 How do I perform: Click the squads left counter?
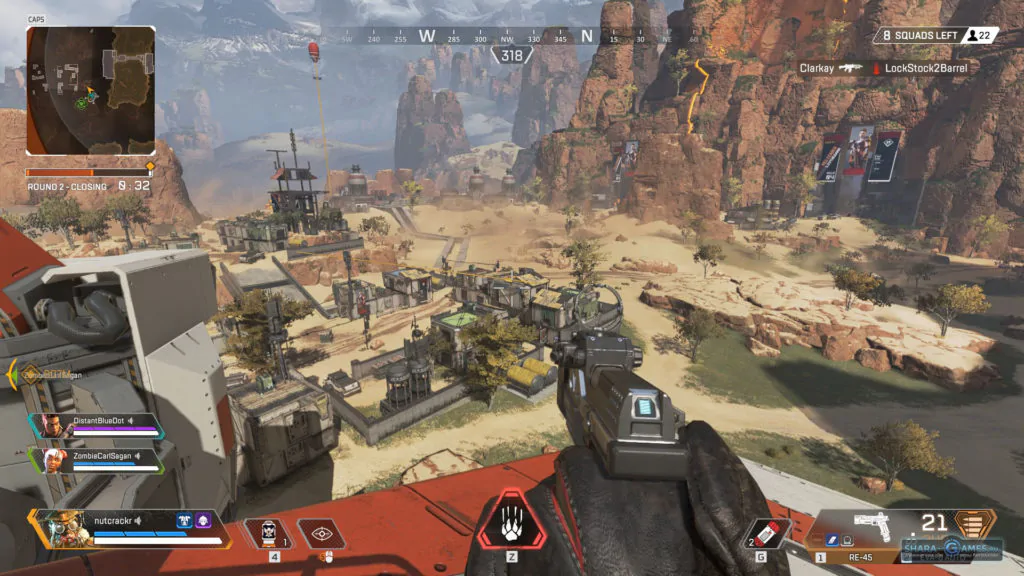[935, 36]
